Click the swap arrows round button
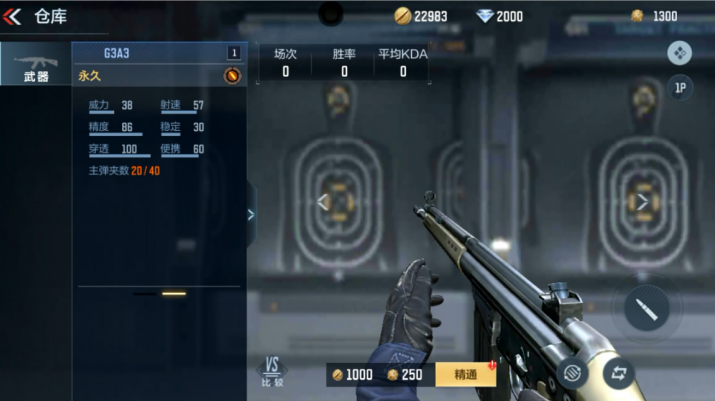Screen dimensions: 715x401 [619, 373]
